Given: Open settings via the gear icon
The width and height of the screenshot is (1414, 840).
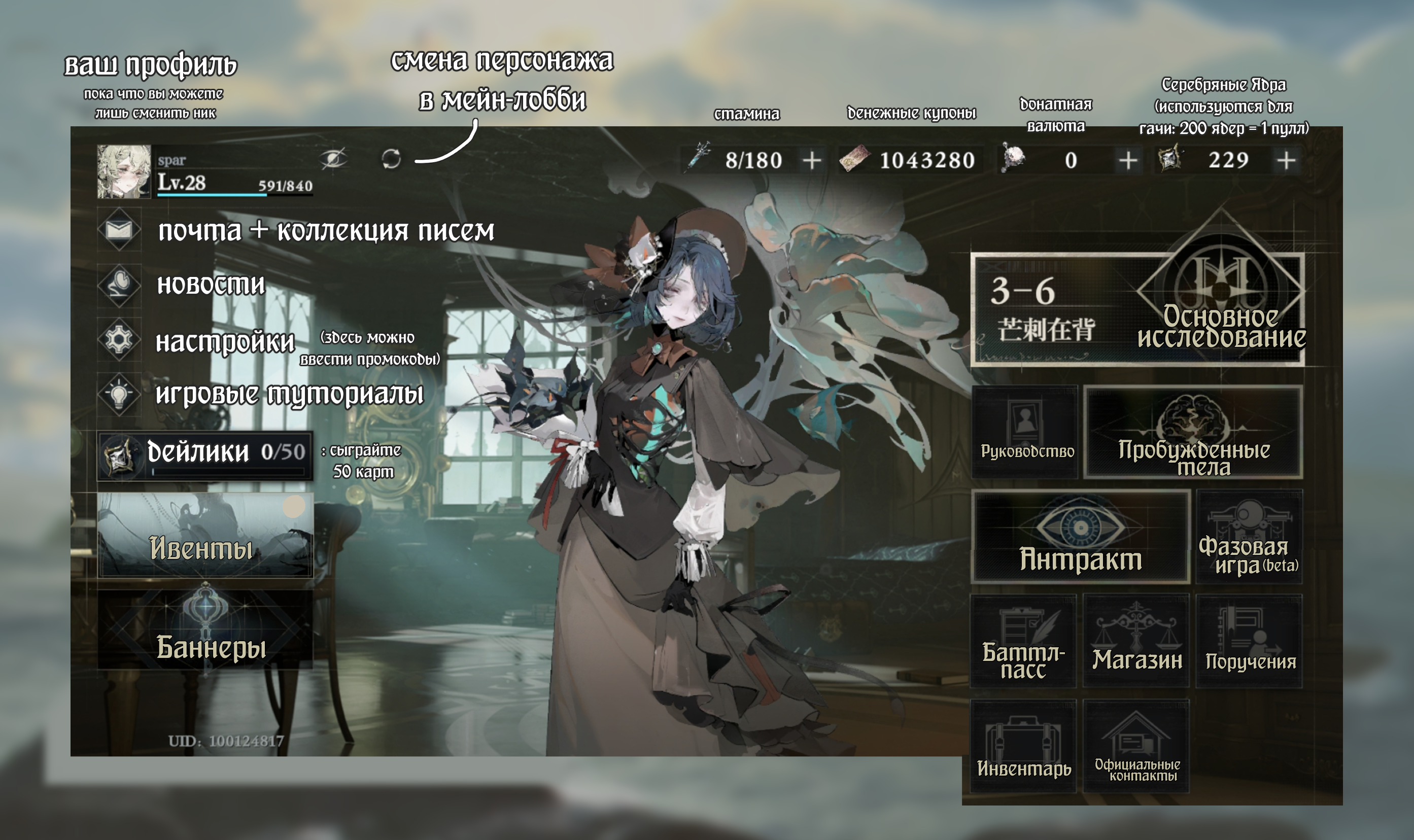Looking at the screenshot, I should point(119,340).
